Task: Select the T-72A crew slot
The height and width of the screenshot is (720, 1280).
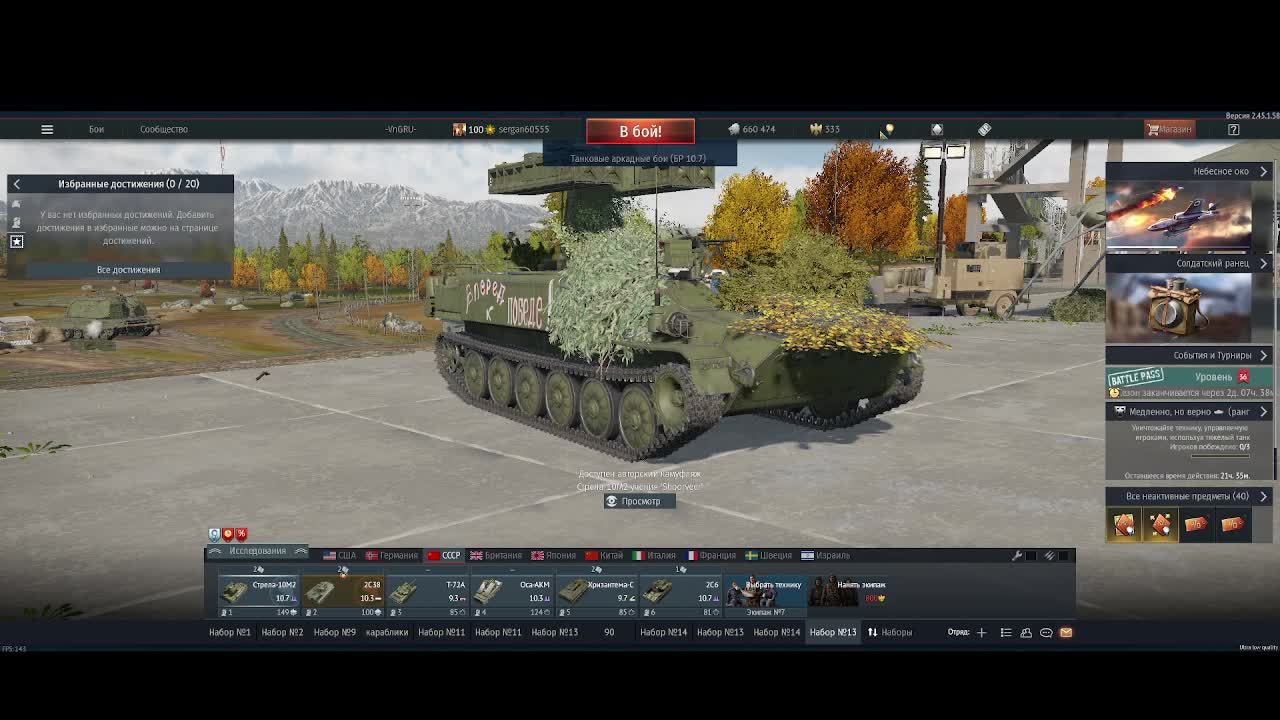Action: point(428,591)
